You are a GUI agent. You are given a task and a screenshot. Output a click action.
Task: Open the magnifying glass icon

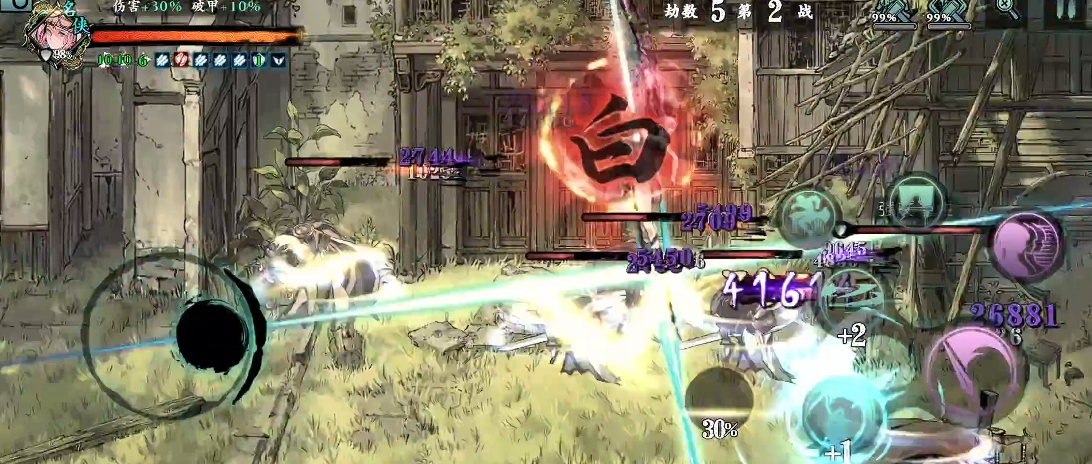pos(1007,10)
